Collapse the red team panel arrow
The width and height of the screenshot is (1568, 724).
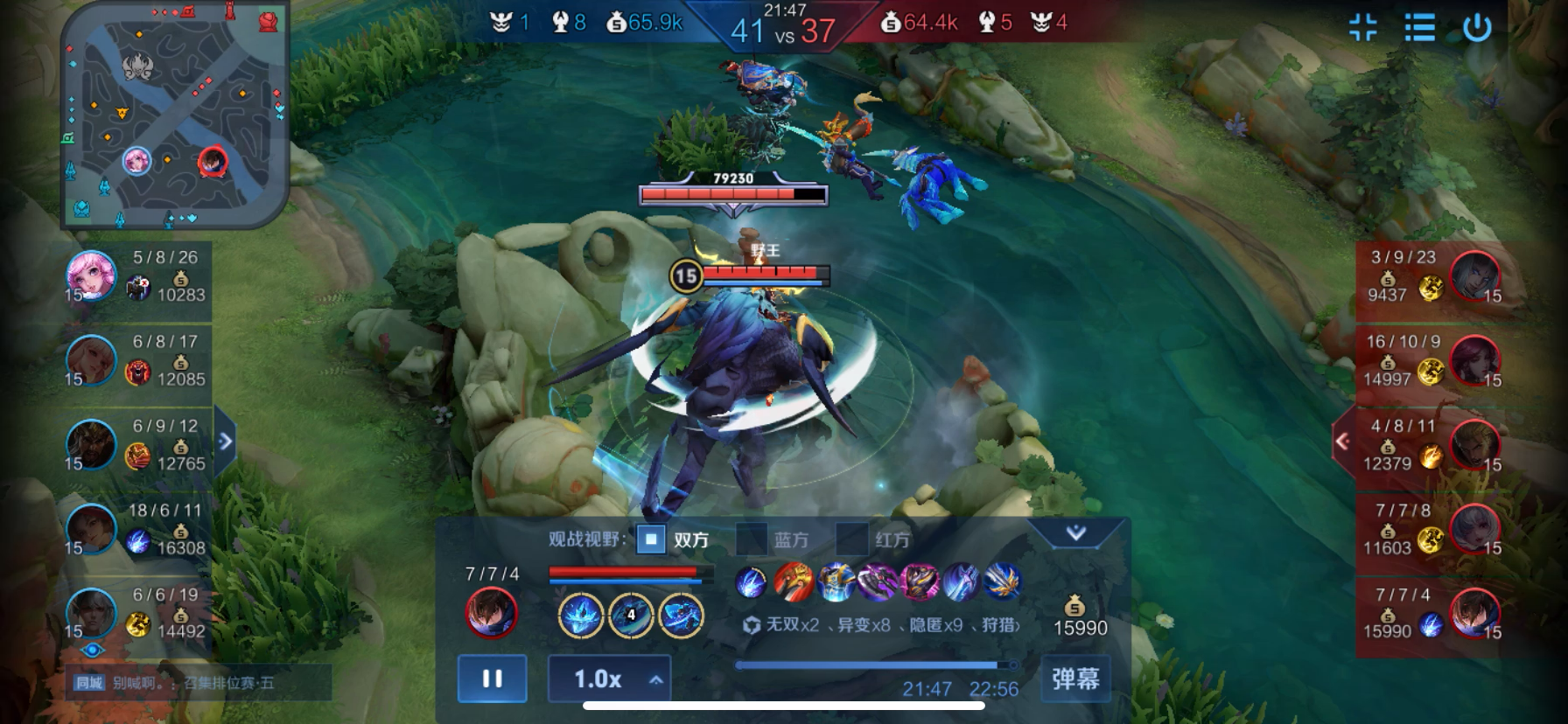coord(1342,442)
